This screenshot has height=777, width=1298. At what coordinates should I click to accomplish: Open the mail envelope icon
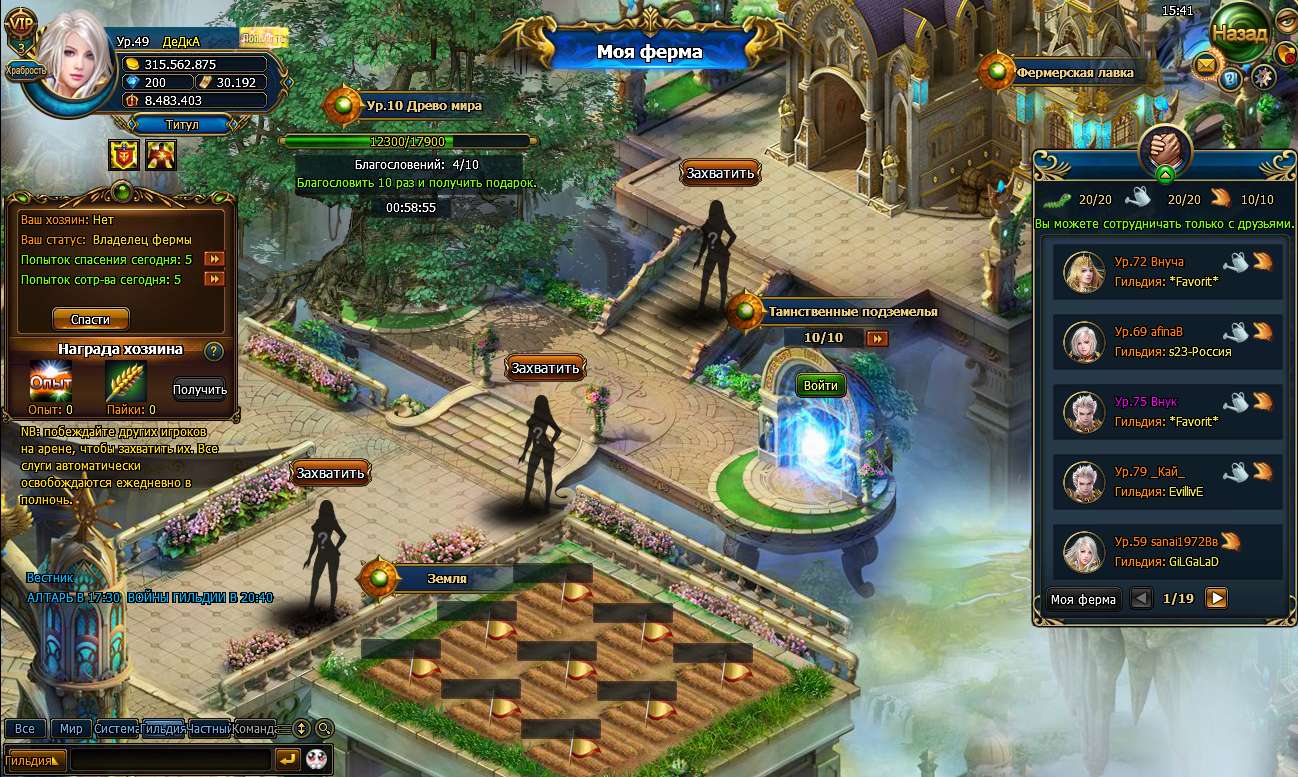pyautogui.click(x=1204, y=66)
